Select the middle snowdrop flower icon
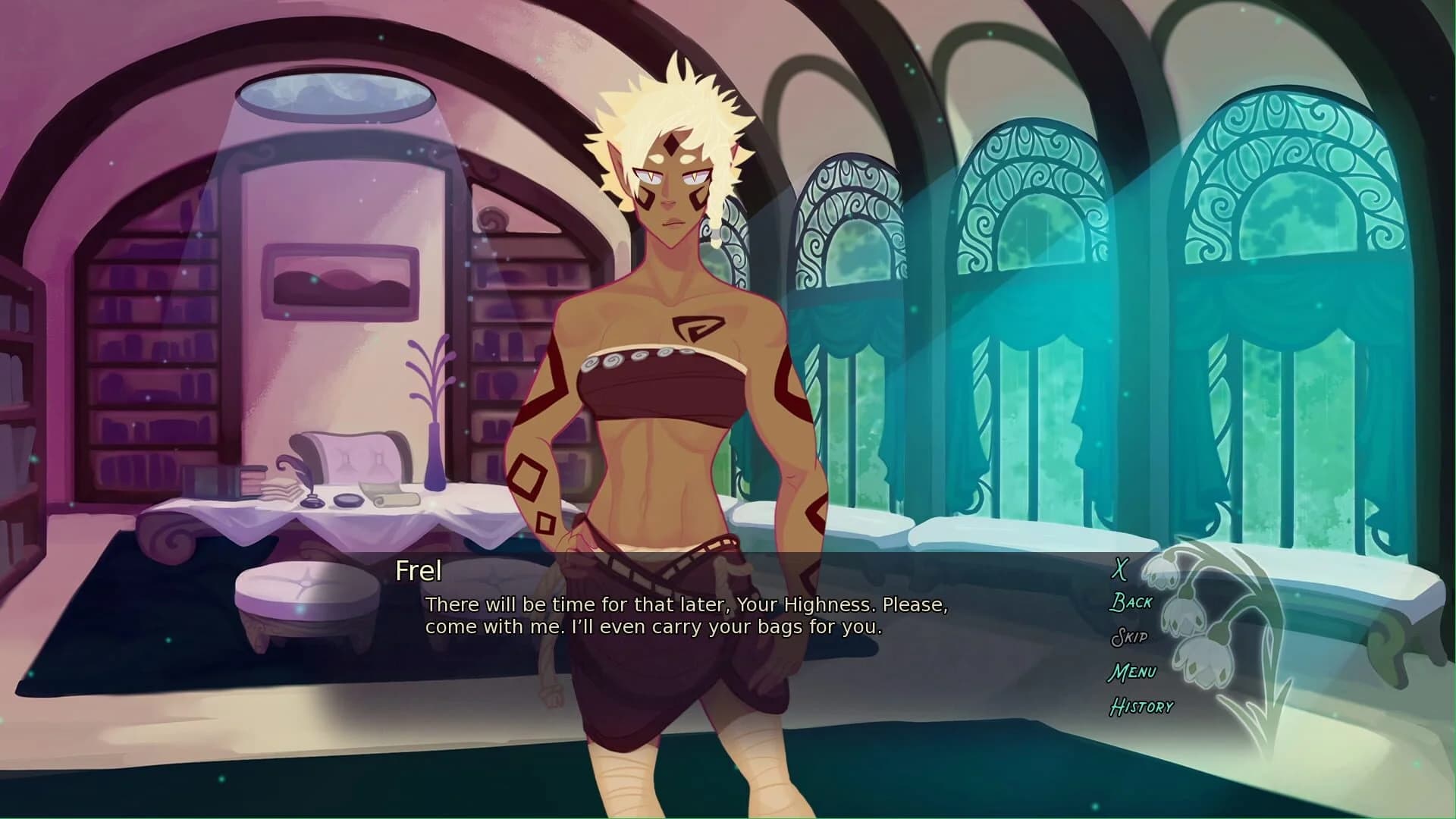This screenshot has height=819, width=1456. coord(1185,619)
